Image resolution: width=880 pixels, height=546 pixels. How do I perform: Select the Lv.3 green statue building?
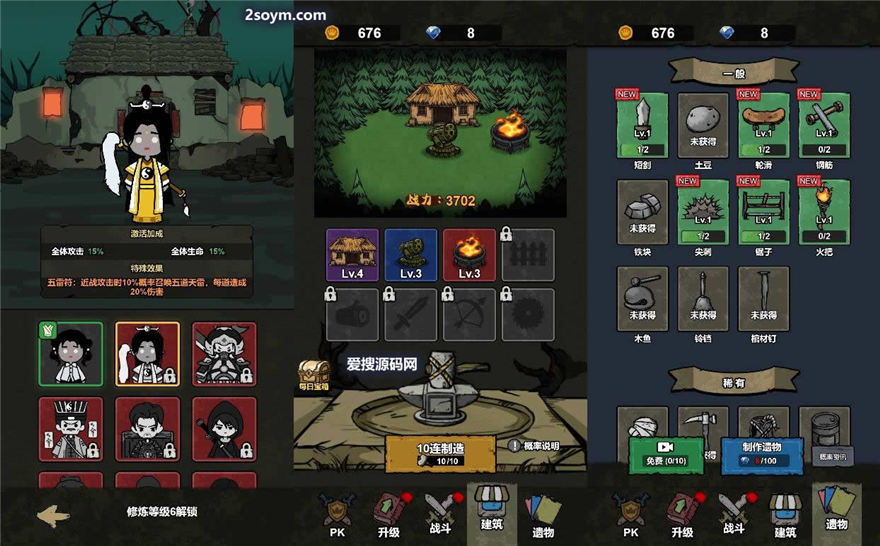point(410,255)
